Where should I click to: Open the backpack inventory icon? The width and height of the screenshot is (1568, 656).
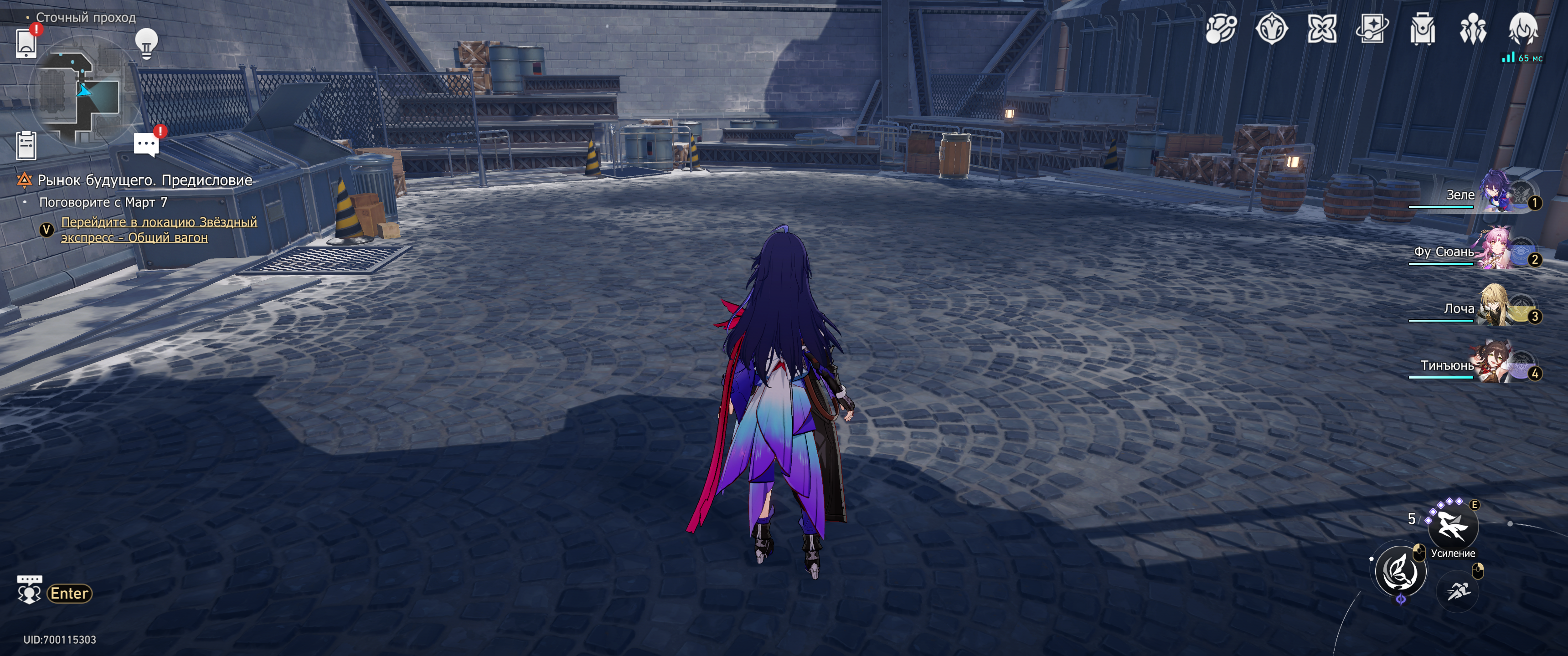[1423, 29]
